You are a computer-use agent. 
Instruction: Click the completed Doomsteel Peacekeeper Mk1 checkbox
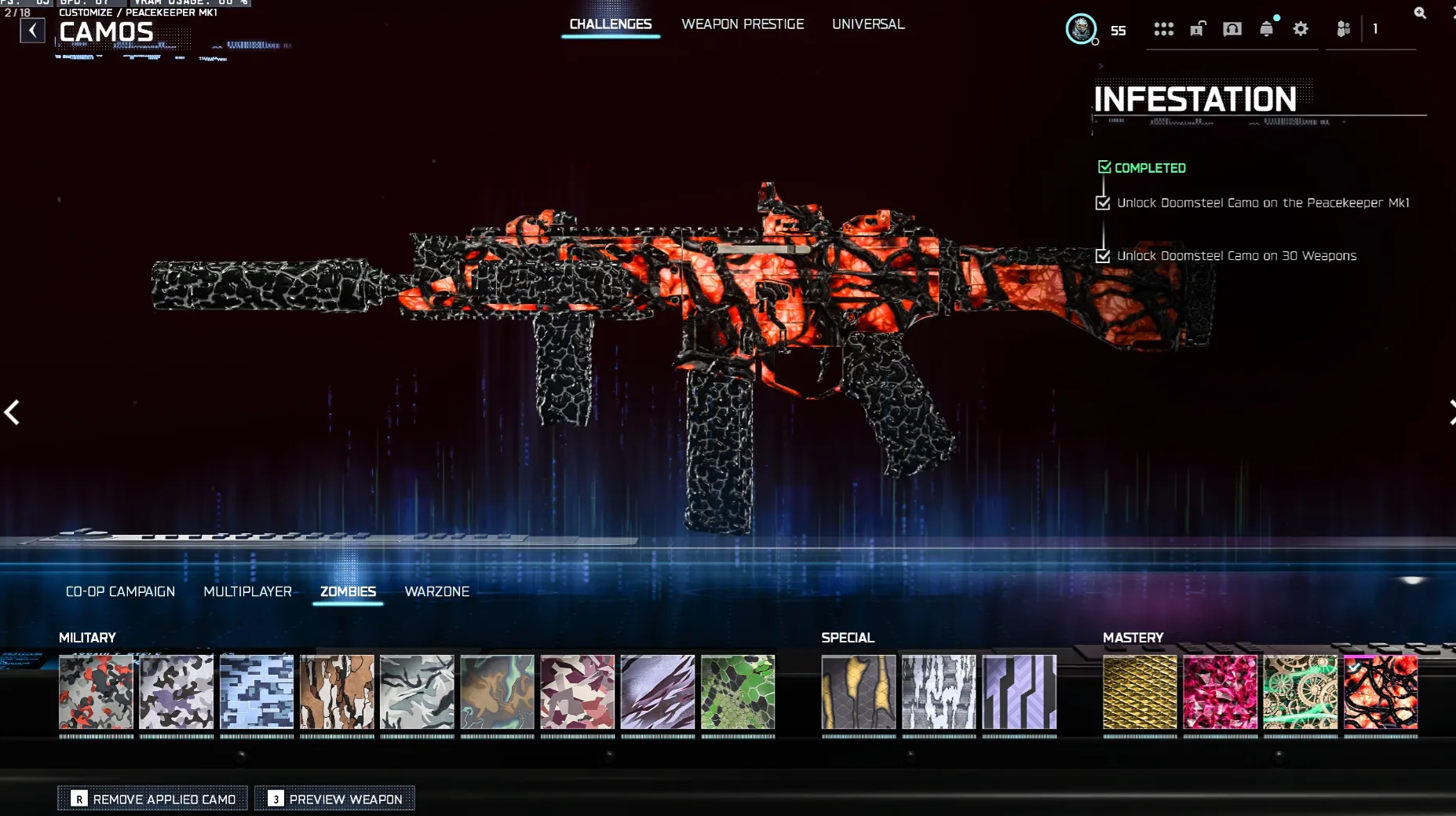pos(1103,202)
